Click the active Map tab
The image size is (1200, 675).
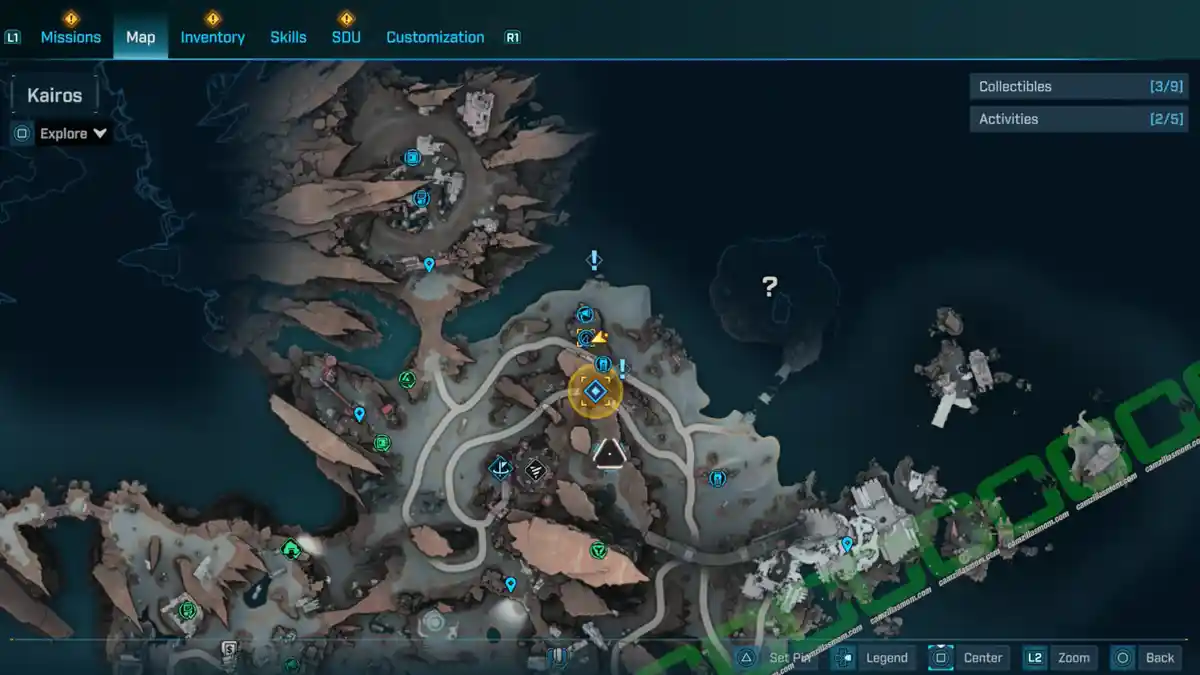click(x=140, y=37)
